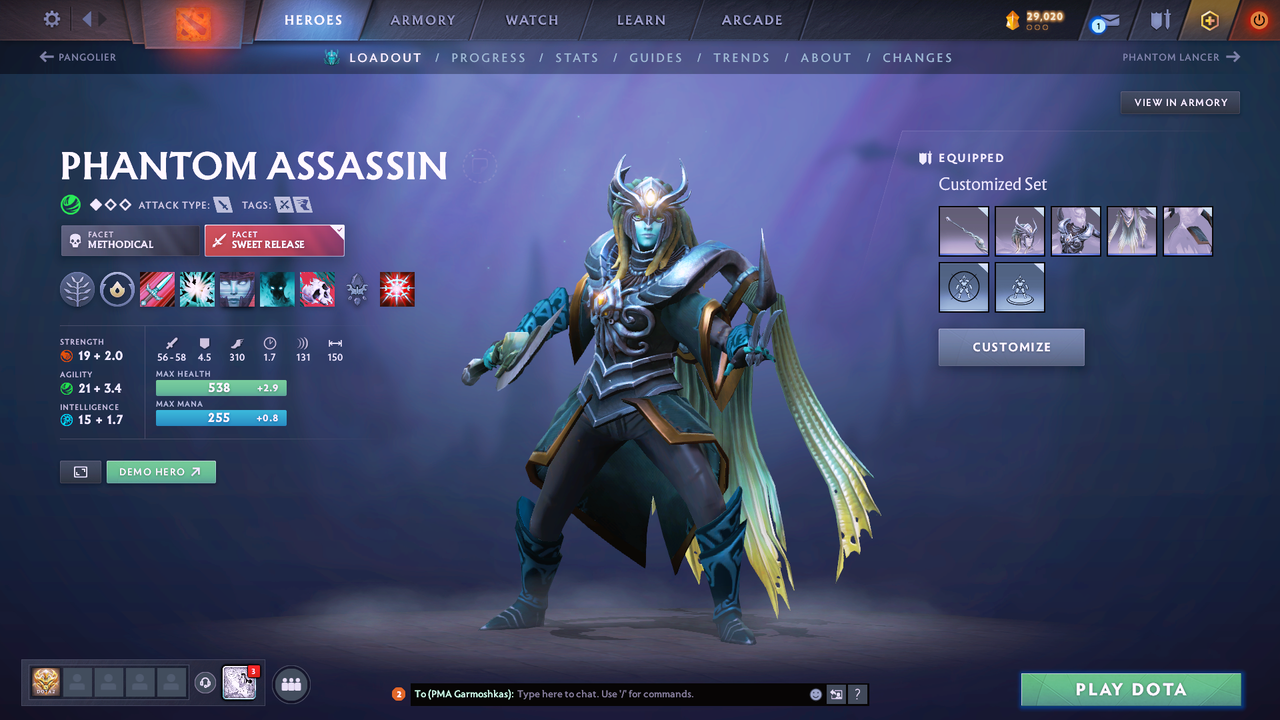Navigate back to Pangolier hero

coord(78,57)
